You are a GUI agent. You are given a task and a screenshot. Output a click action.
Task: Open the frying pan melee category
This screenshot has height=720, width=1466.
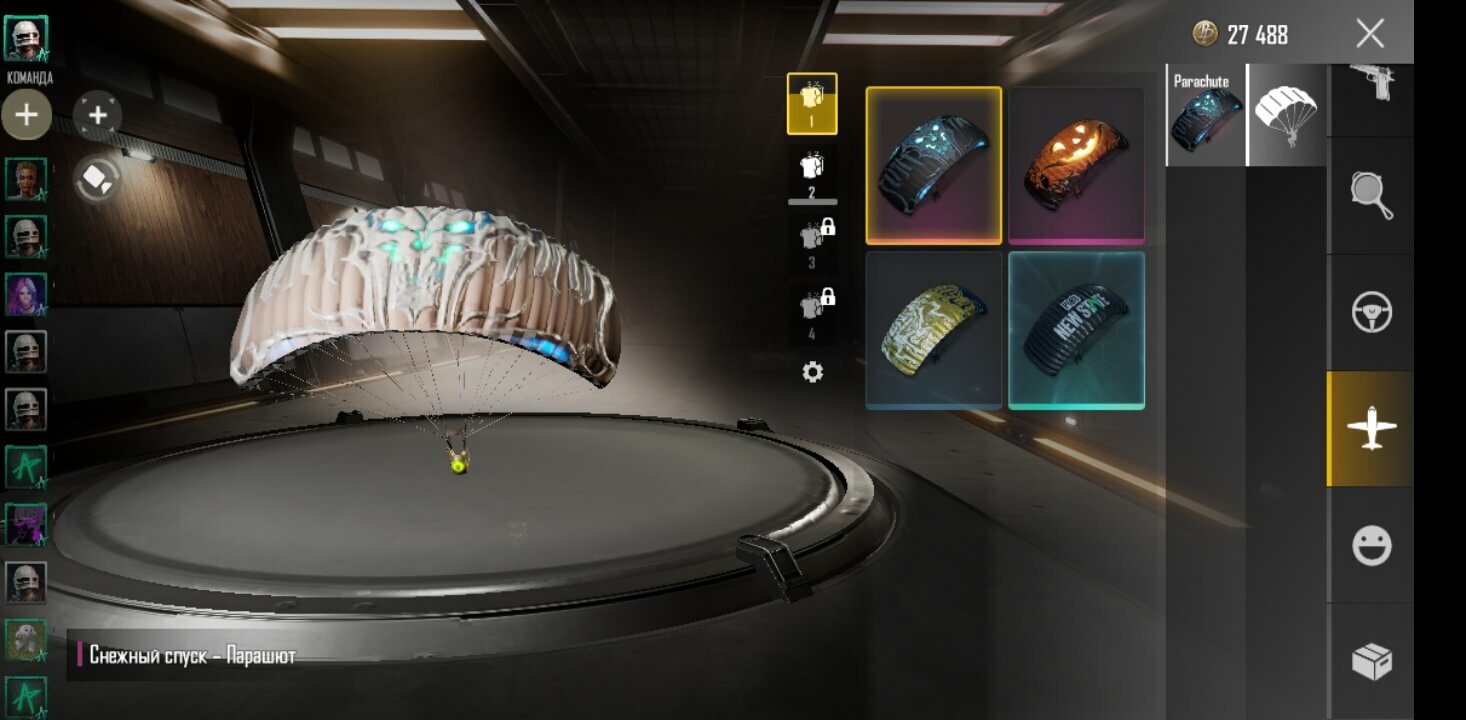(1371, 197)
